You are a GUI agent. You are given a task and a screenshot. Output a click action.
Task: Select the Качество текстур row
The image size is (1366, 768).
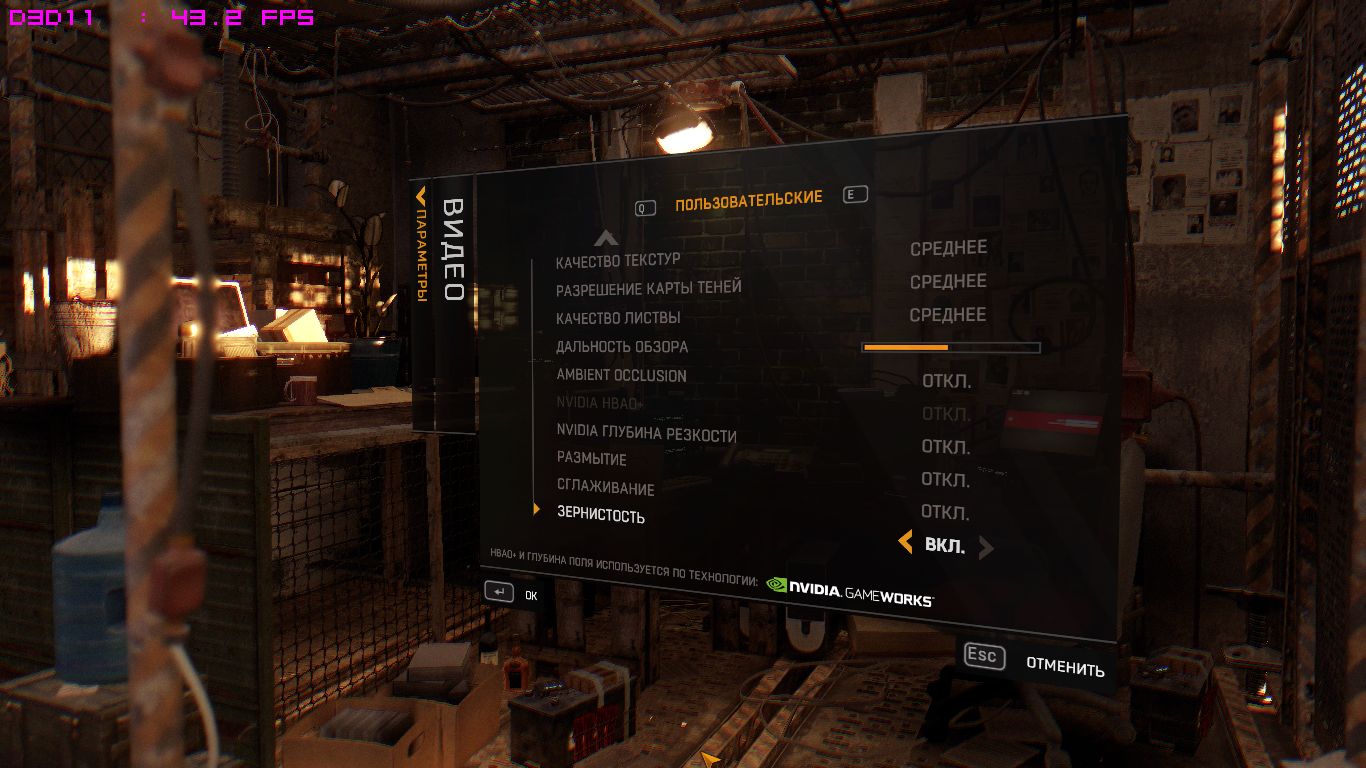(618, 261)
